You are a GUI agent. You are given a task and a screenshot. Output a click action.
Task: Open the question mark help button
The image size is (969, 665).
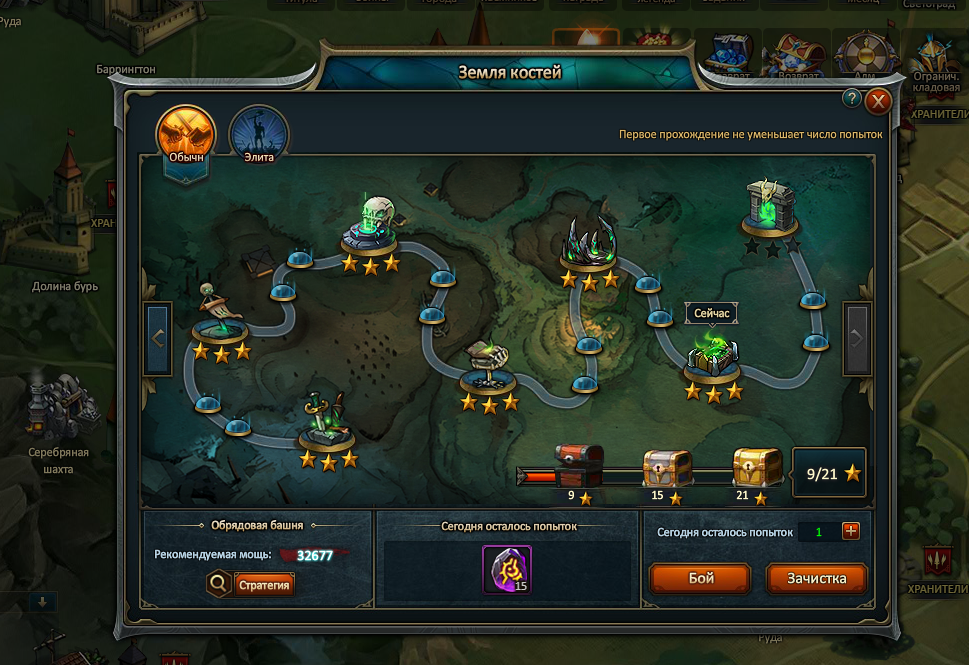pyautogui.click(x=852, y=98)
